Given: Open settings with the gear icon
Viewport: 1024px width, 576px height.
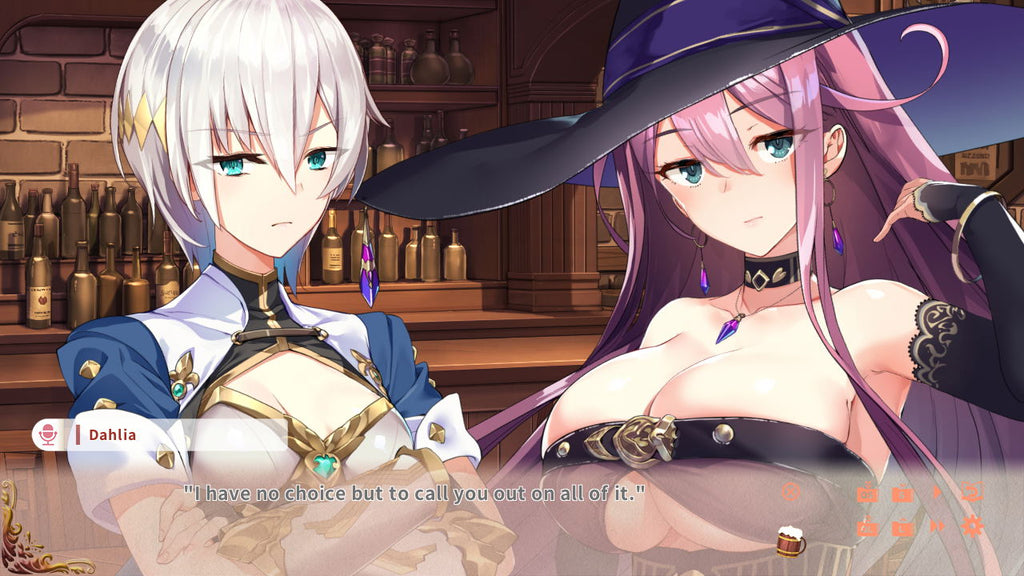Looking at the screenshot, I should pos(971,526).
